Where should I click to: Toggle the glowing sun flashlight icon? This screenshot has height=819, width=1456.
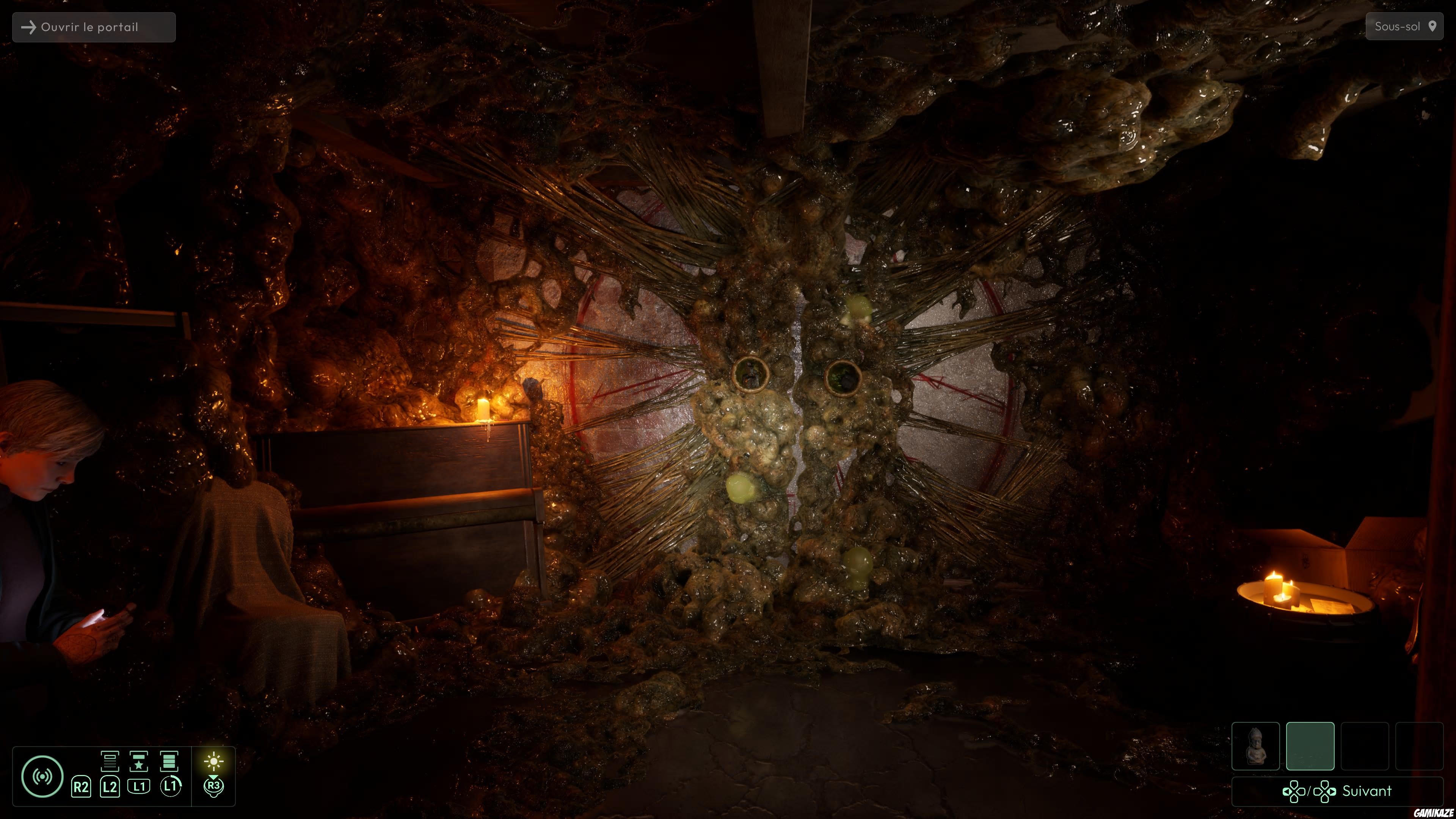(x=213, y=761)
